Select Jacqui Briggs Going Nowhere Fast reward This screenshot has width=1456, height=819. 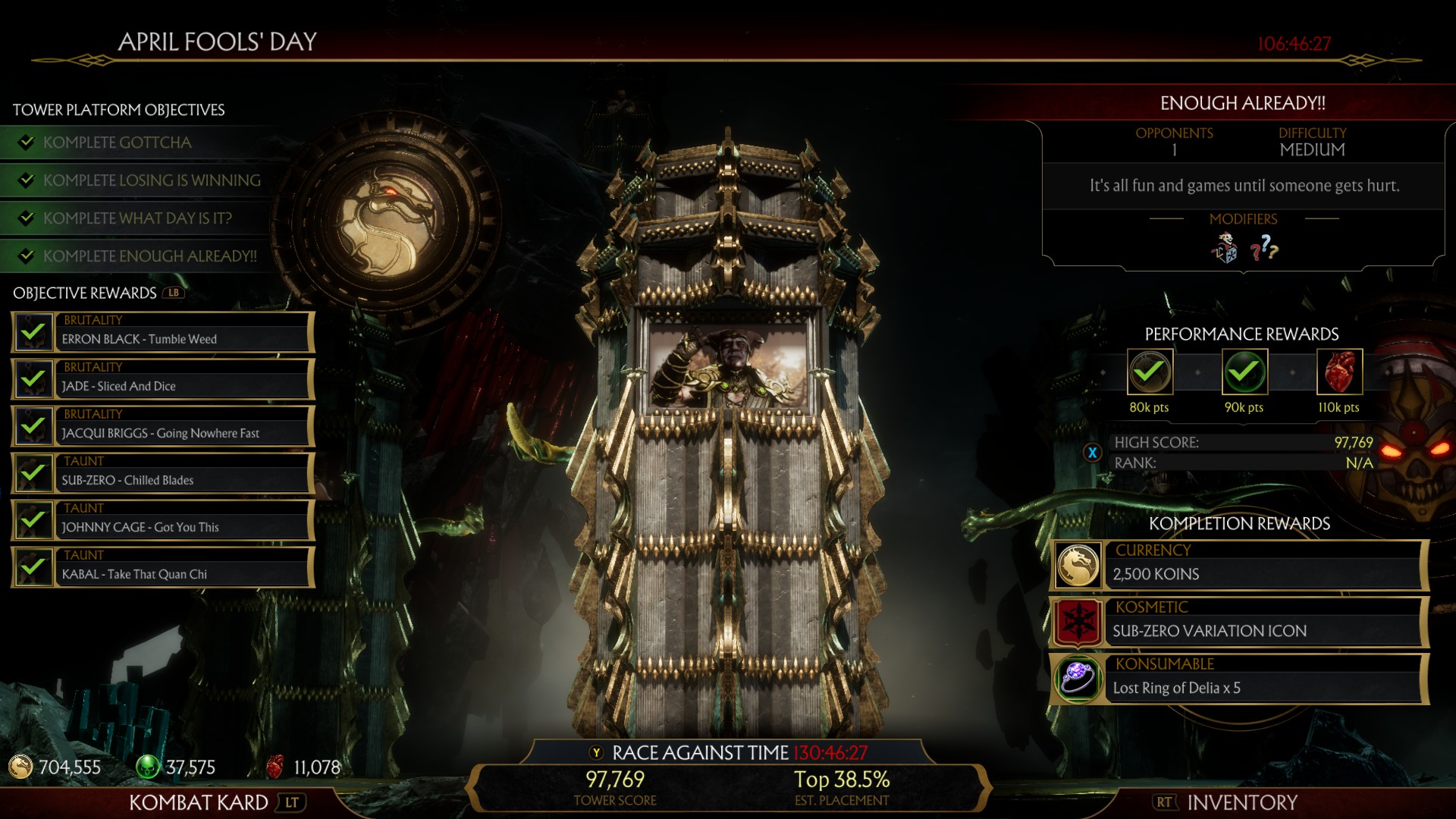tap(163, 426)
